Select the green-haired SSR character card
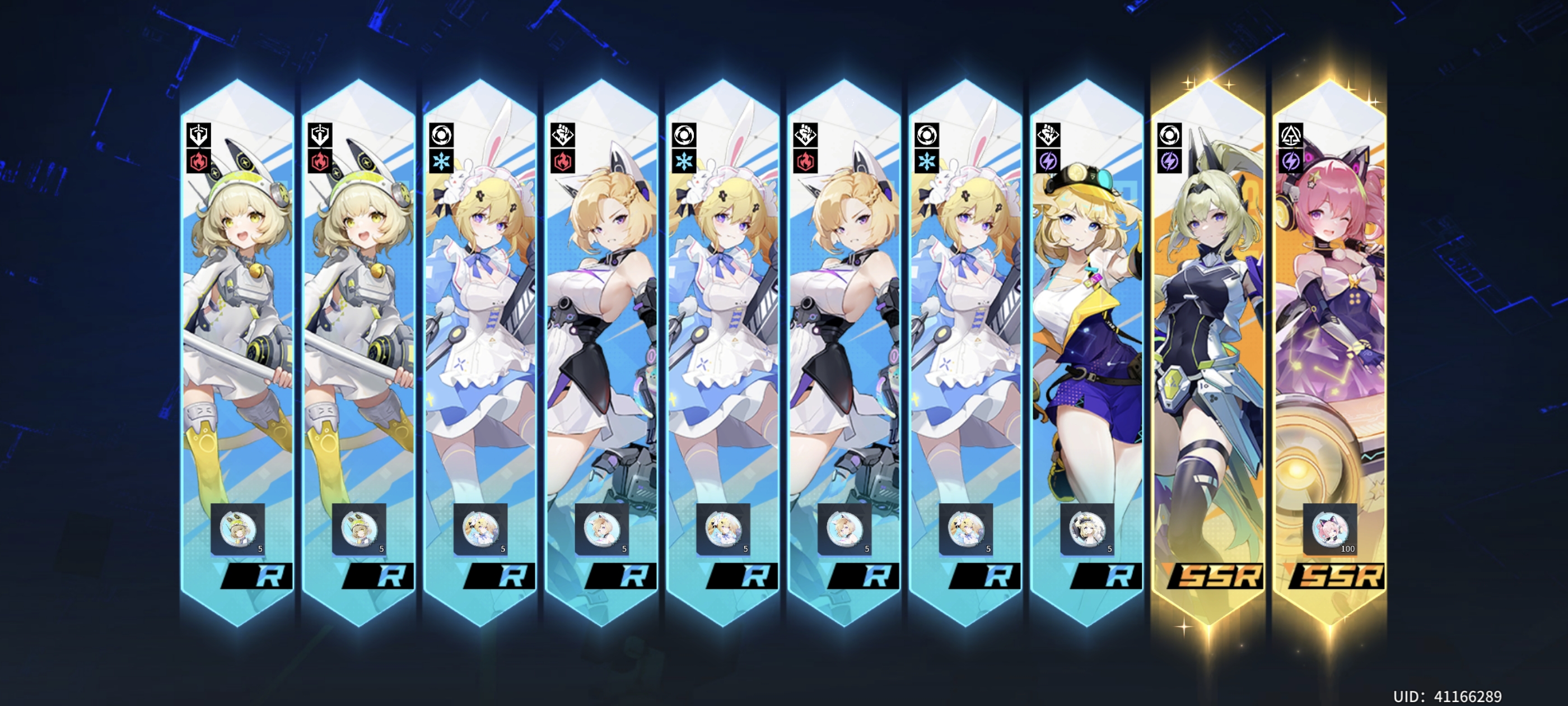This screenshot has width=1568, height=706. tap(1208, 341)
